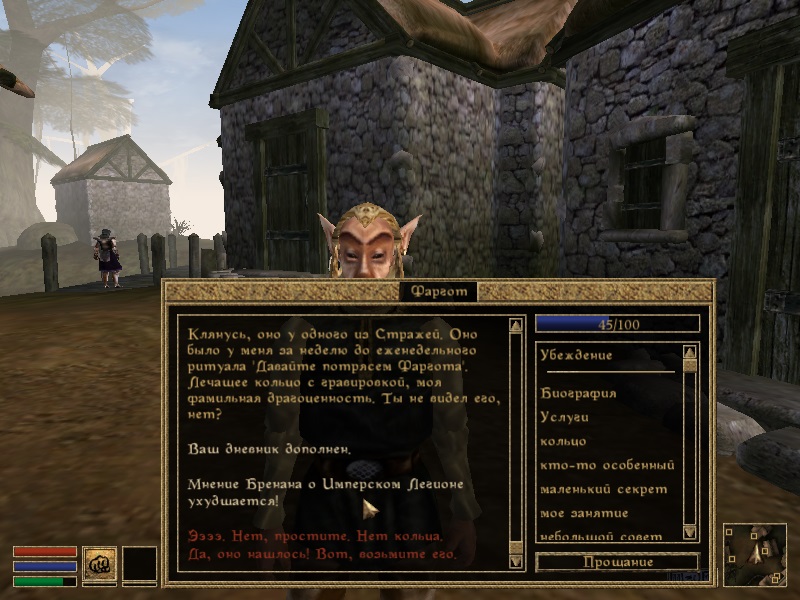Click the topic list scroll-down arrow
Viewport: 800px width, 600px height.
pyautogui.click(x=689, y=532)
